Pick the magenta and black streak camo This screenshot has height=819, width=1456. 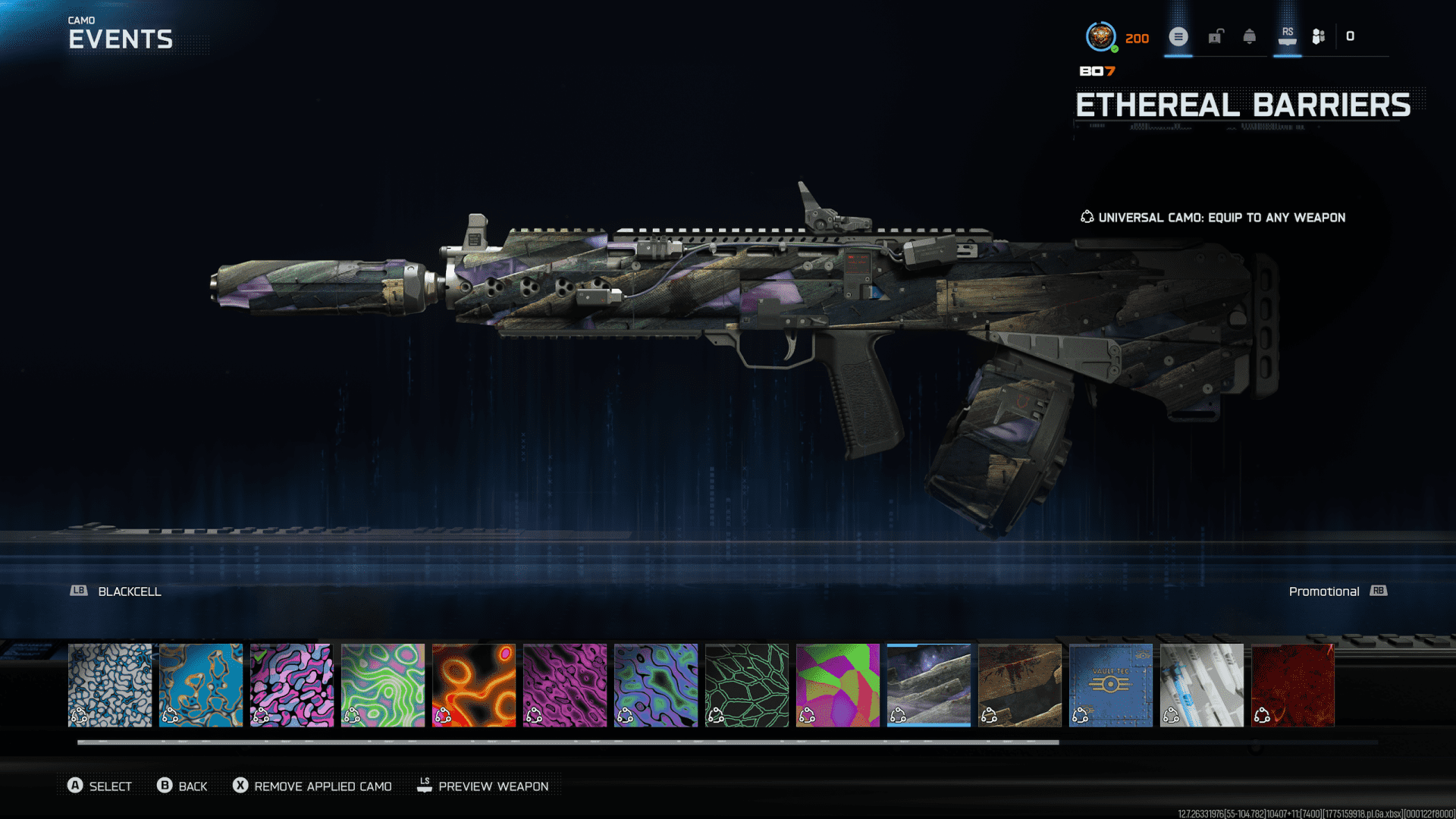tap(565, 685)
